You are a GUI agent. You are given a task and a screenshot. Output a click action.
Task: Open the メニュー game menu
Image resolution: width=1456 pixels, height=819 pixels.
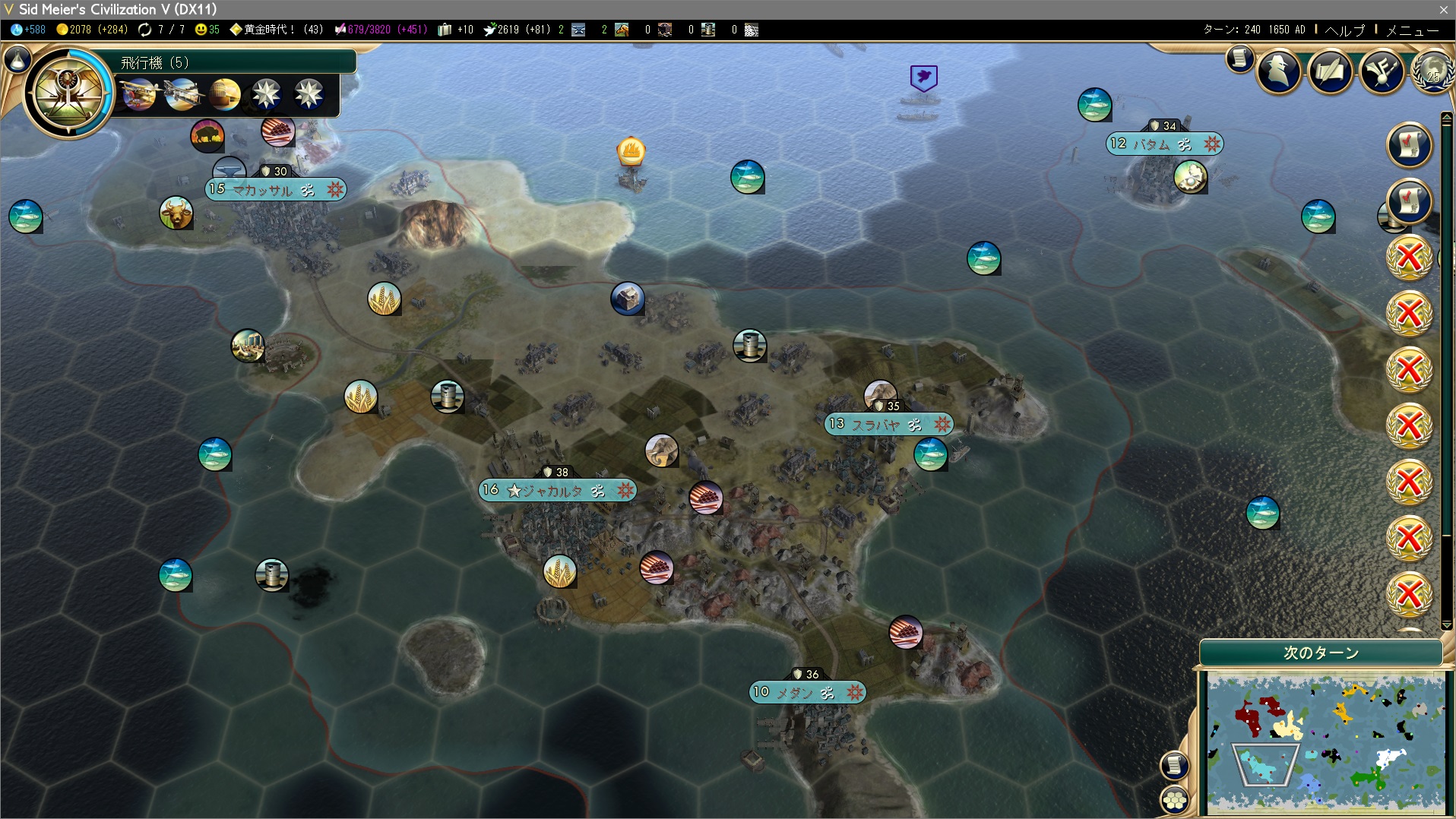1412,30
